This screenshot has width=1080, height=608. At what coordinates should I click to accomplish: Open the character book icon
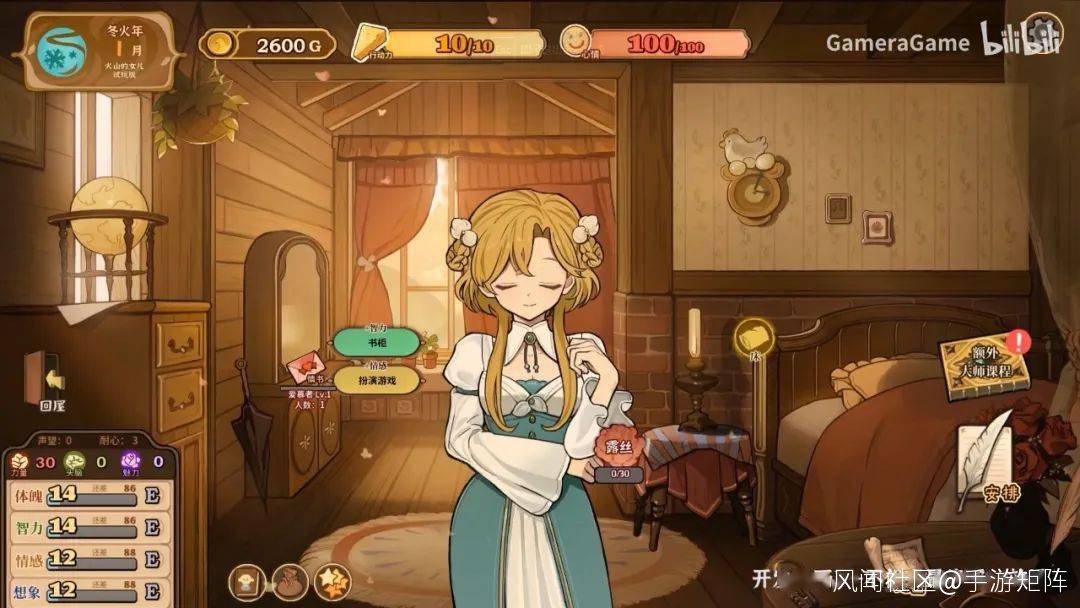tap(246, 580)
